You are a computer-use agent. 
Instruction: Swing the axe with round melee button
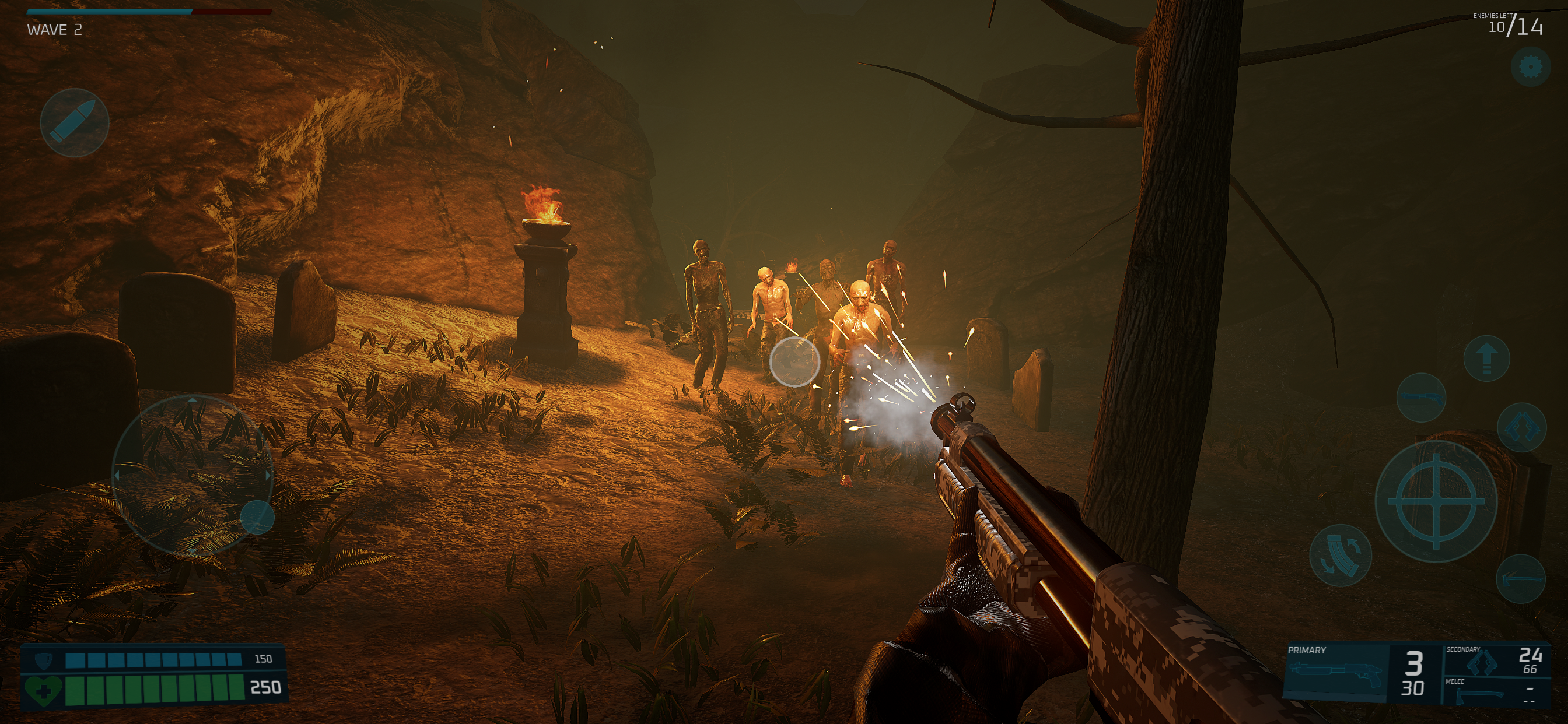(1521, 579)
